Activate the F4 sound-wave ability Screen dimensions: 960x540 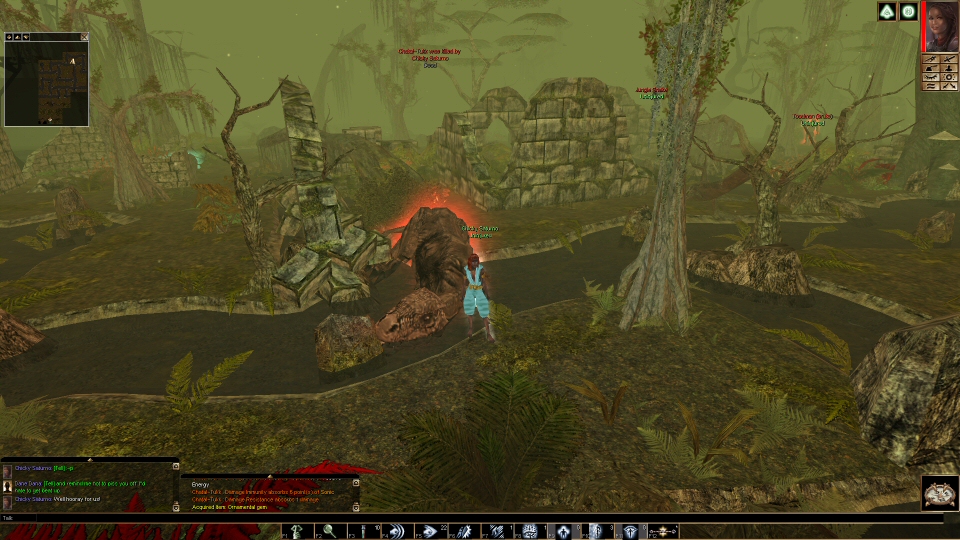[396, 531]
